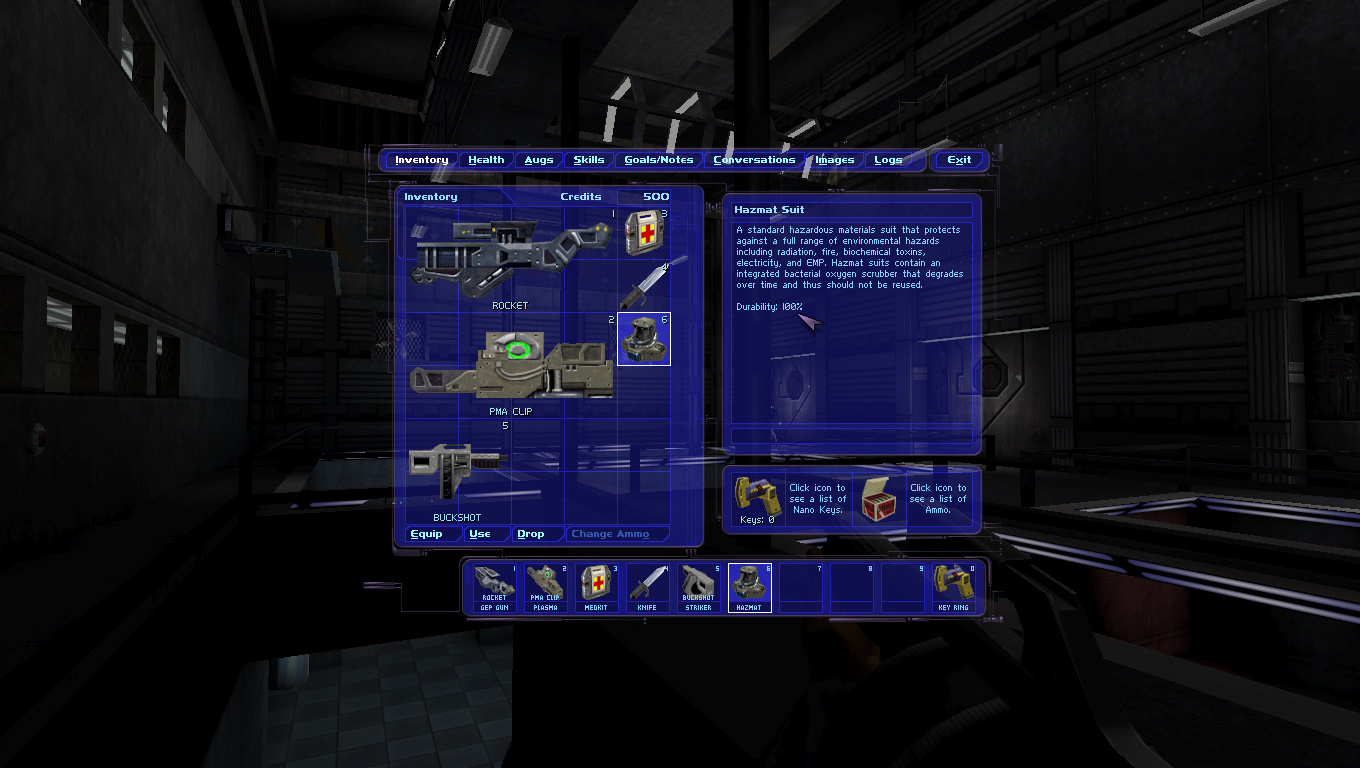Choose the Knife in the hotbar
The width and height of the screenshot is (1360, 768).
tap(647, 588)
